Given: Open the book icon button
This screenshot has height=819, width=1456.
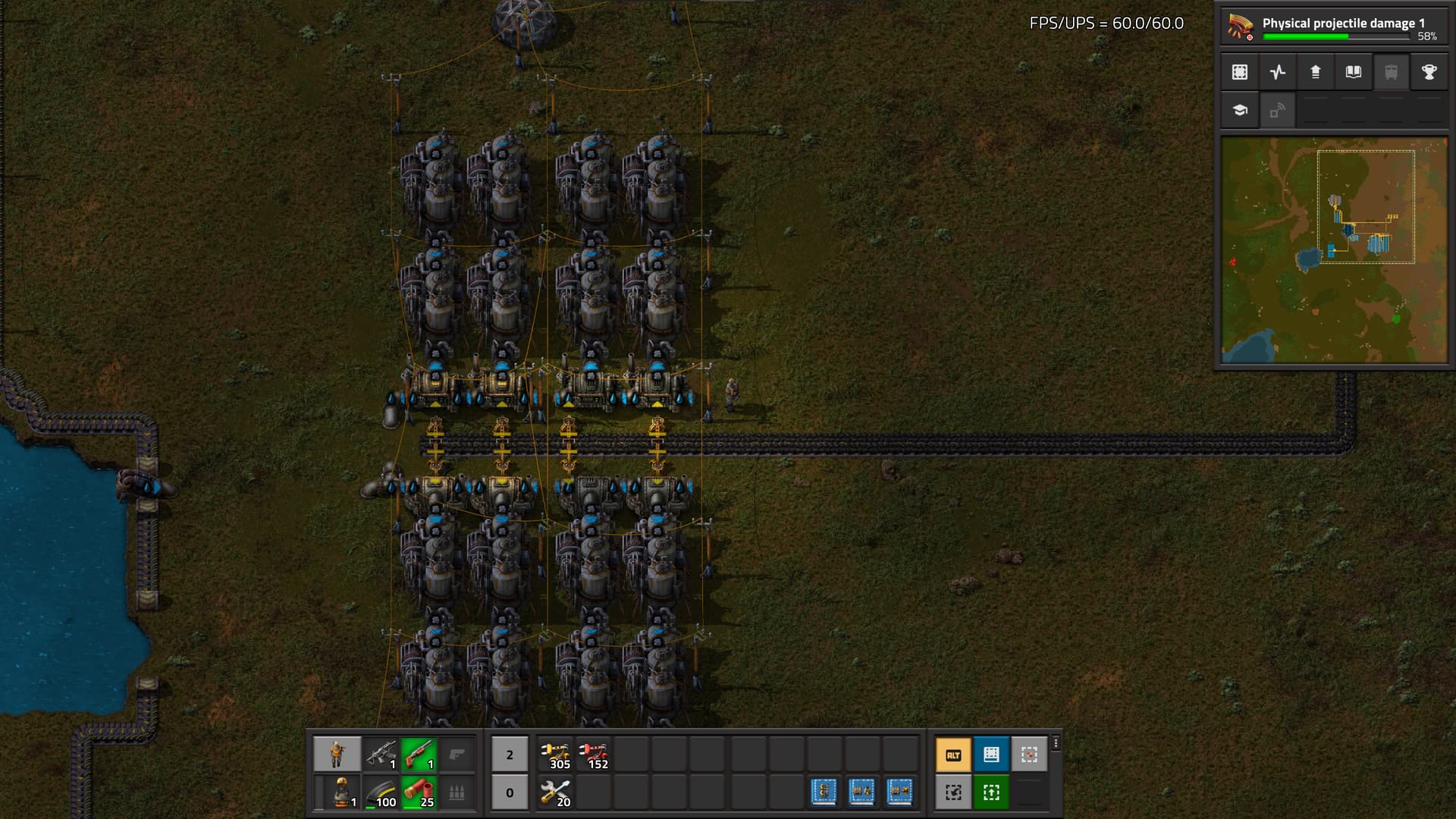Looking at the screenshot, I should (x=1354, y=72).
